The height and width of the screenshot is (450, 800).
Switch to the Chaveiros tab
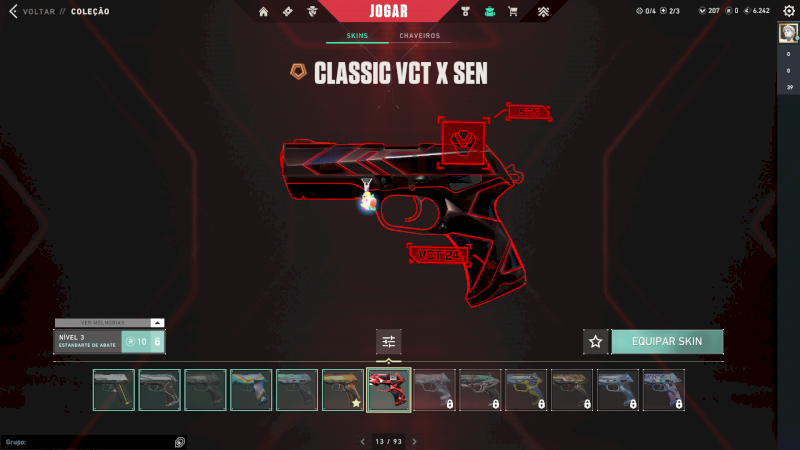click(x=419, y=36)
